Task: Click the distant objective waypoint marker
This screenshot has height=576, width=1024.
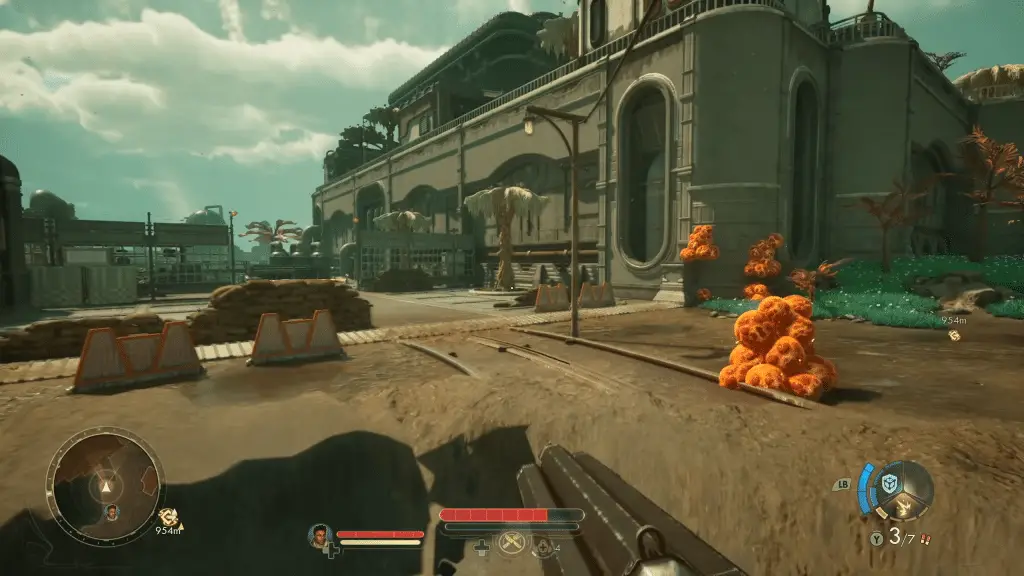Action: [x=954, y=335]
